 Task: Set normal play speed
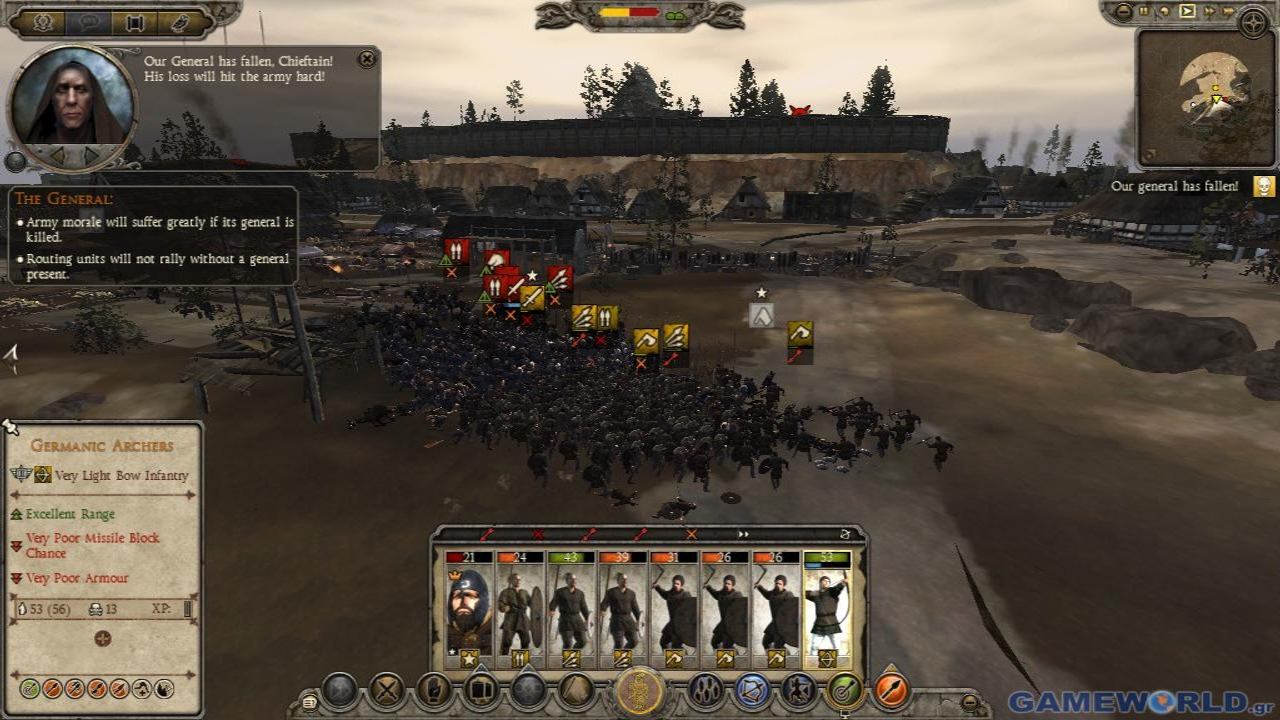click(1187, 12)
